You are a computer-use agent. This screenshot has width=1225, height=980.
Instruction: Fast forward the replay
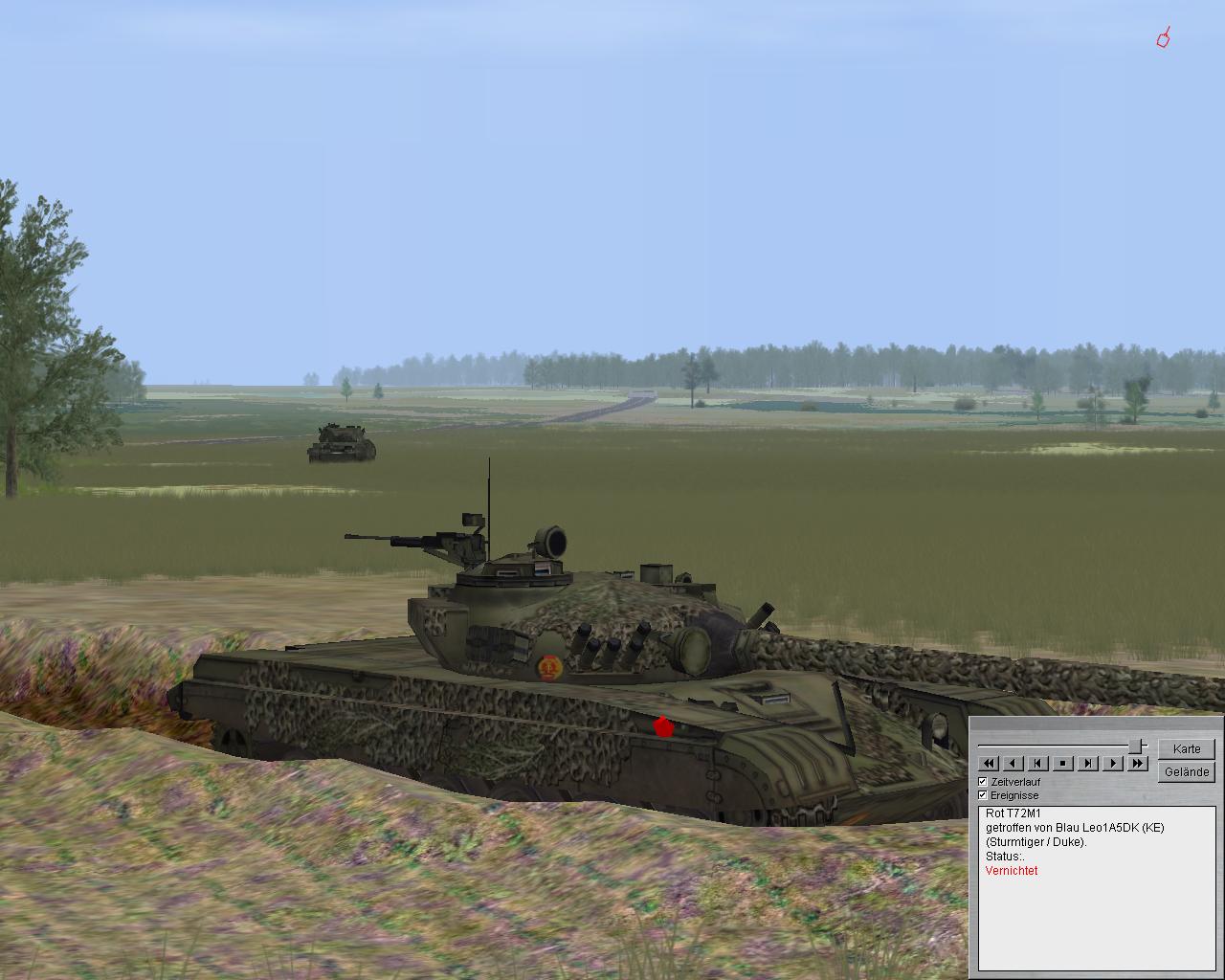pyautogui.click(x=1137, y=763)
